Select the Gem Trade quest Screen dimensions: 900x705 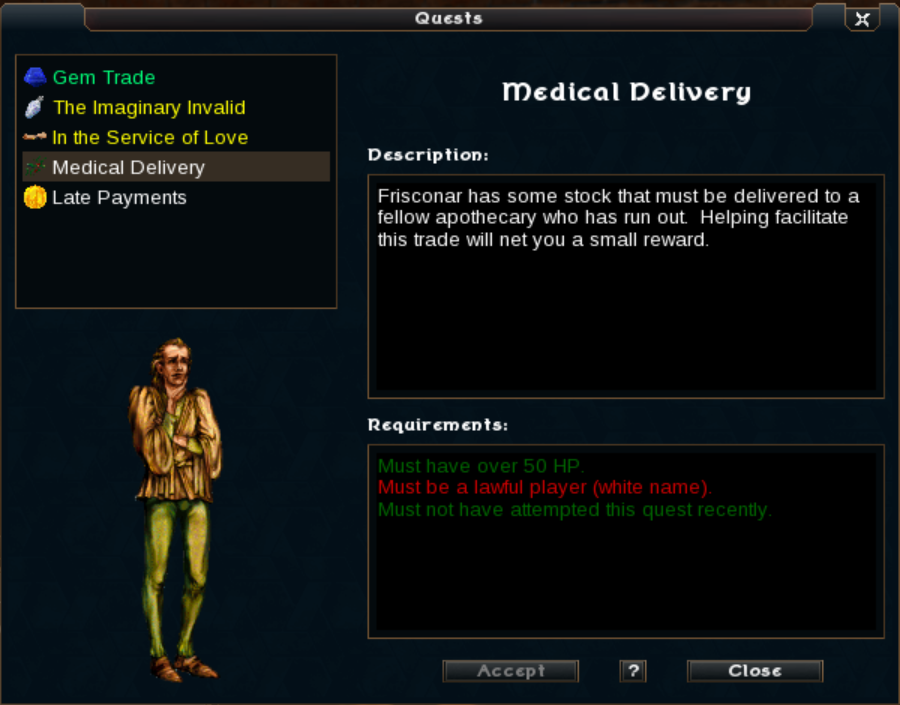click(104, 78)
